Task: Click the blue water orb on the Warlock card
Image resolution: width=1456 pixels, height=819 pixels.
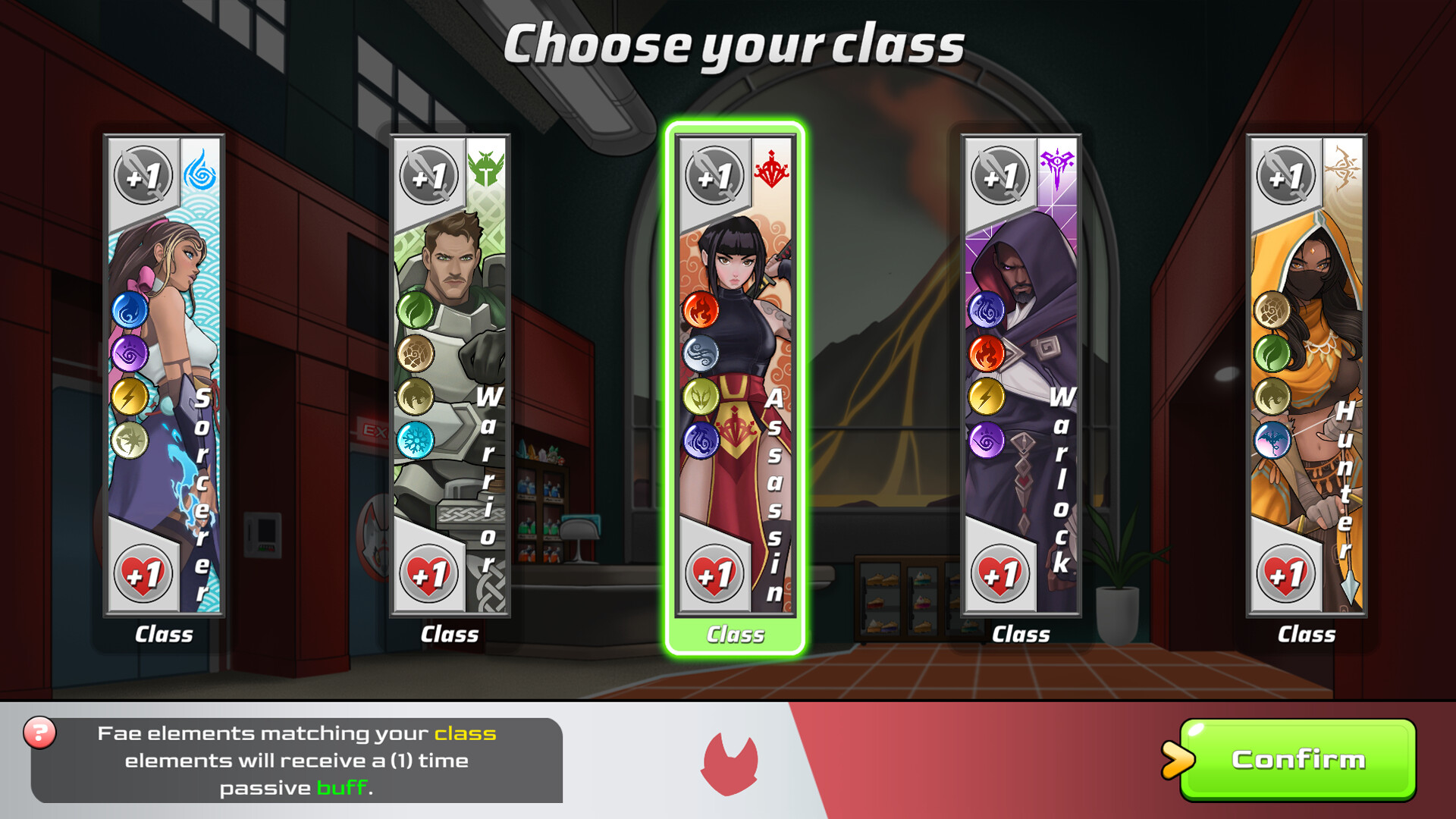Action: coord(986,309)
